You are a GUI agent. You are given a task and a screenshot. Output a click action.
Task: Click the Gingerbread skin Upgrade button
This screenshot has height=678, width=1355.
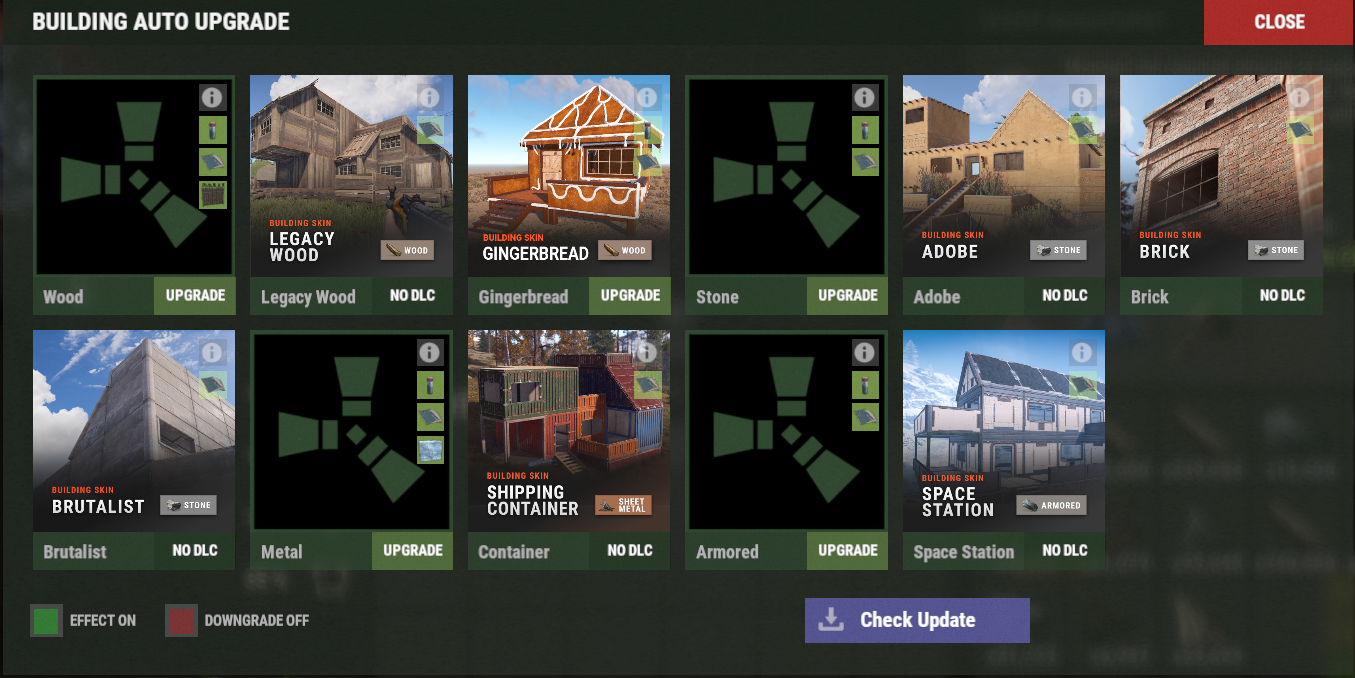630,296
